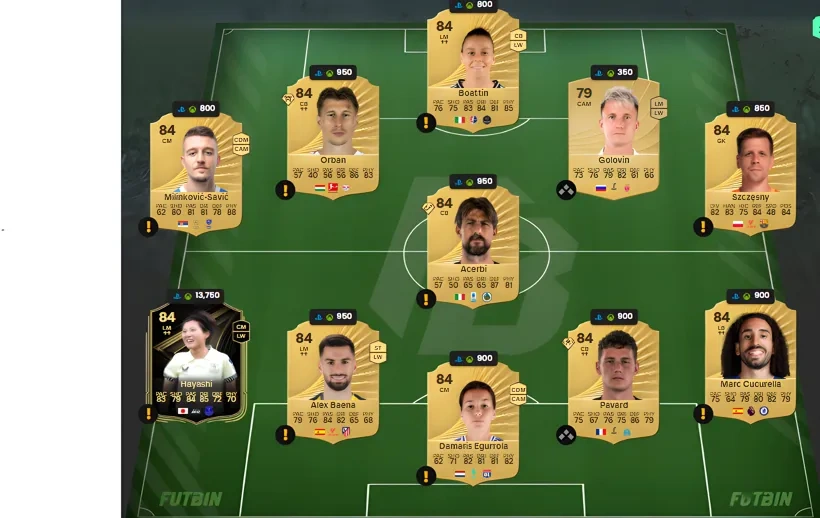The image size is (820, 518).
Task: Select the Boattin player card
Action: pyautogui.click(x=473, y=63)
